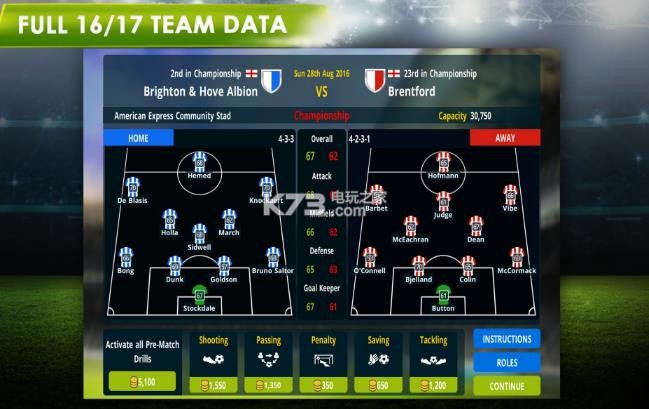Select the AWAY team label
Viewport: 649px width, 409px height.
(x=505, y=138)
